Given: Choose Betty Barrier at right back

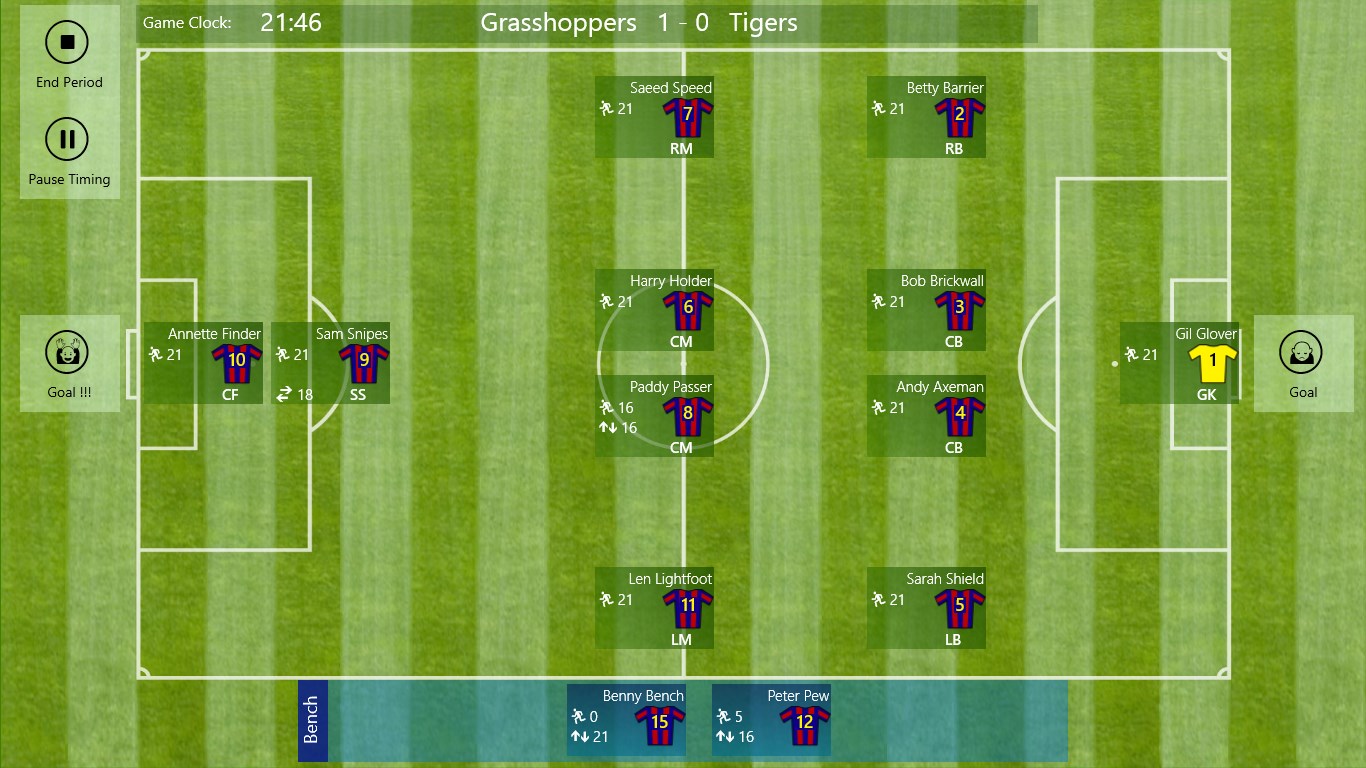Looking at the screenshot, I should coord(927,117).
